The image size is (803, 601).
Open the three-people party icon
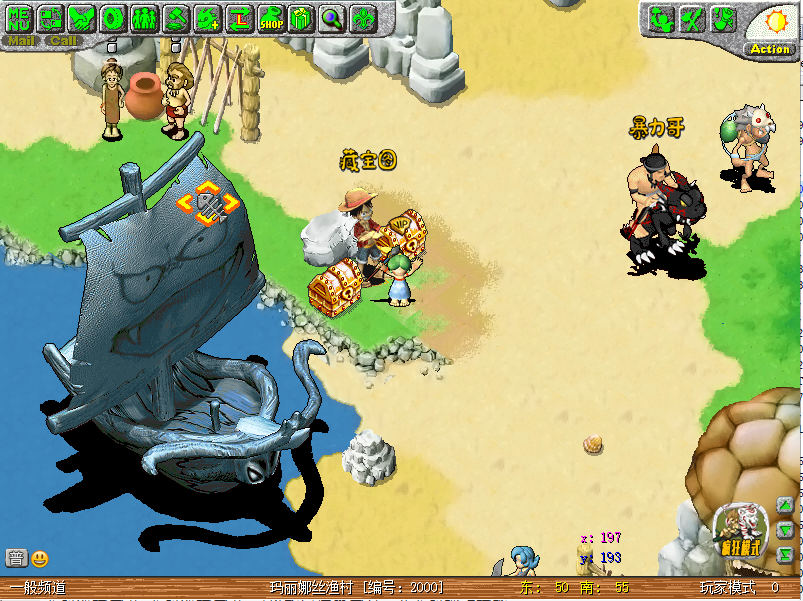coord(145,17)
